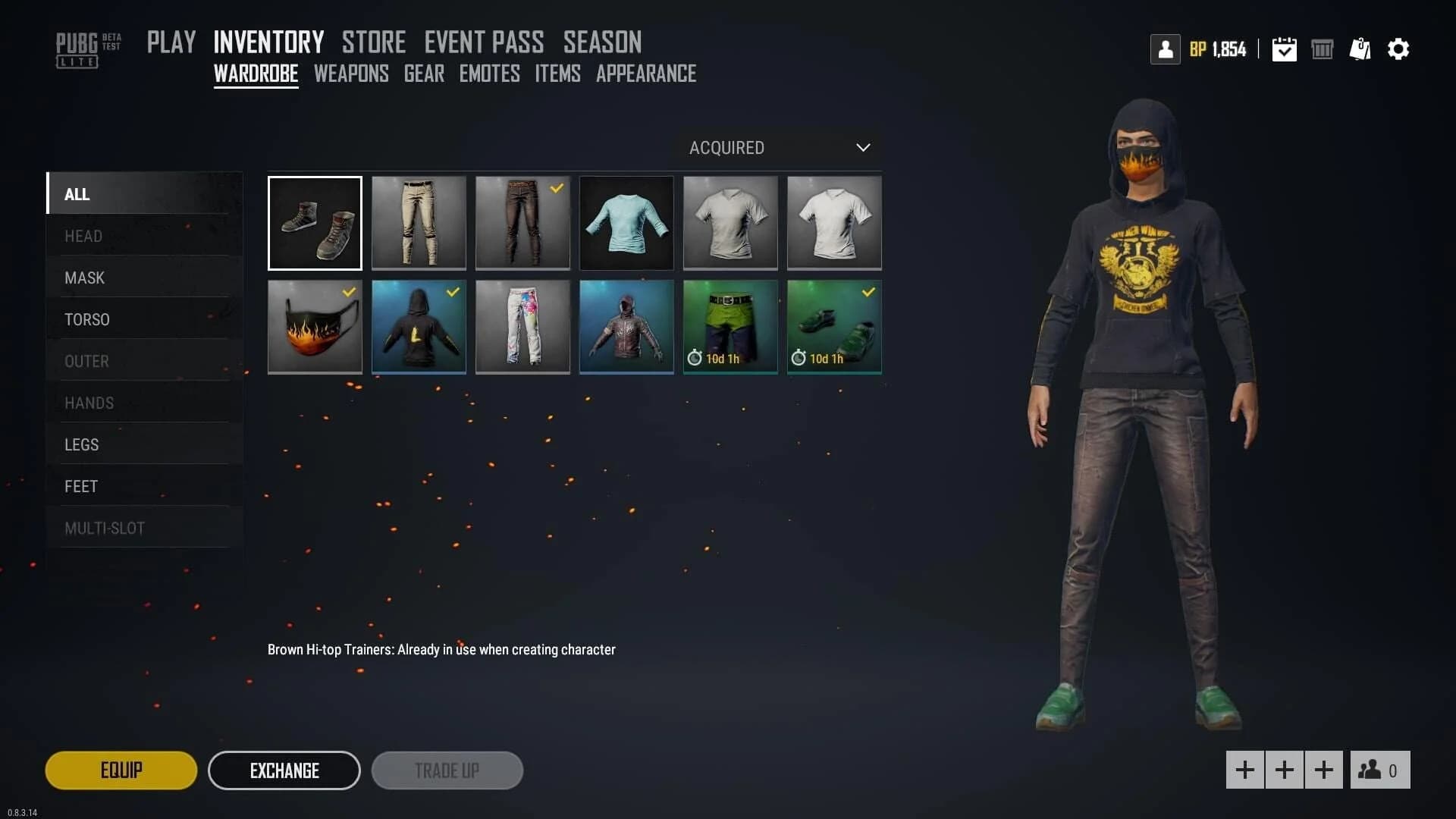Viewport: 1456px width, 819px height.
Task: Open the EVENT PASS menu
Action: (484, 42)
